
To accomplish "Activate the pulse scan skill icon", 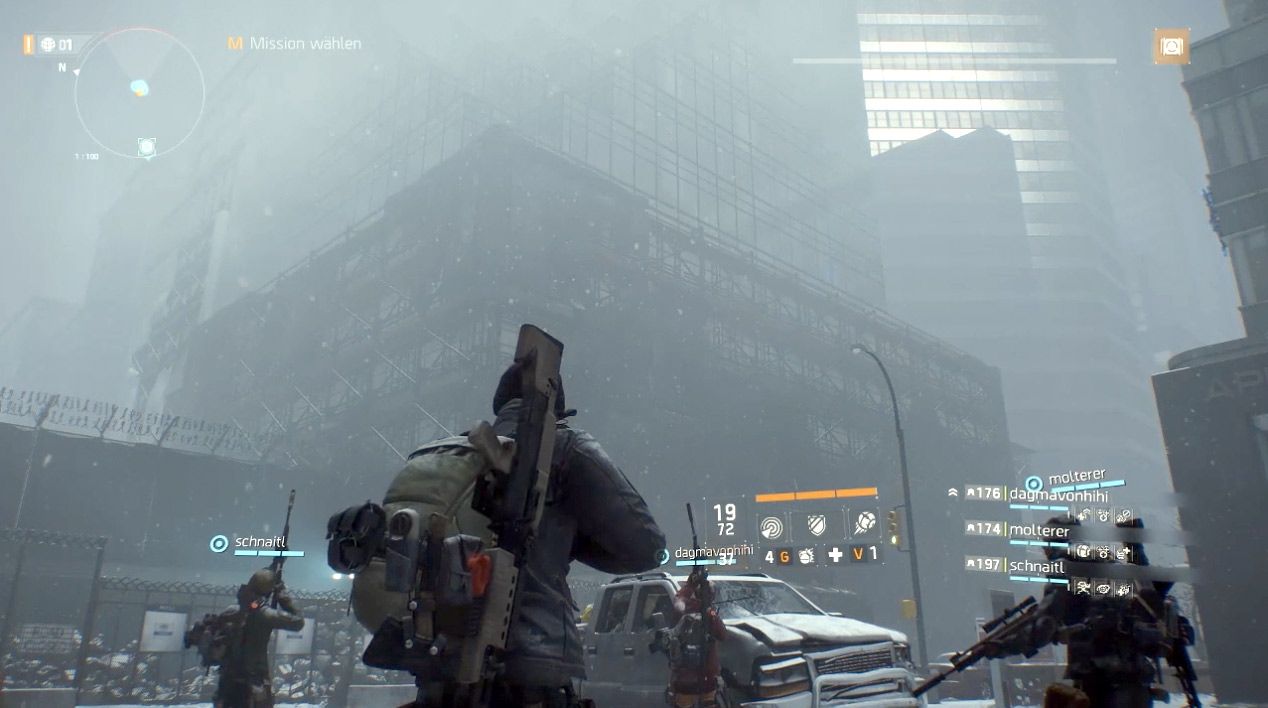I will coord(773,525).
